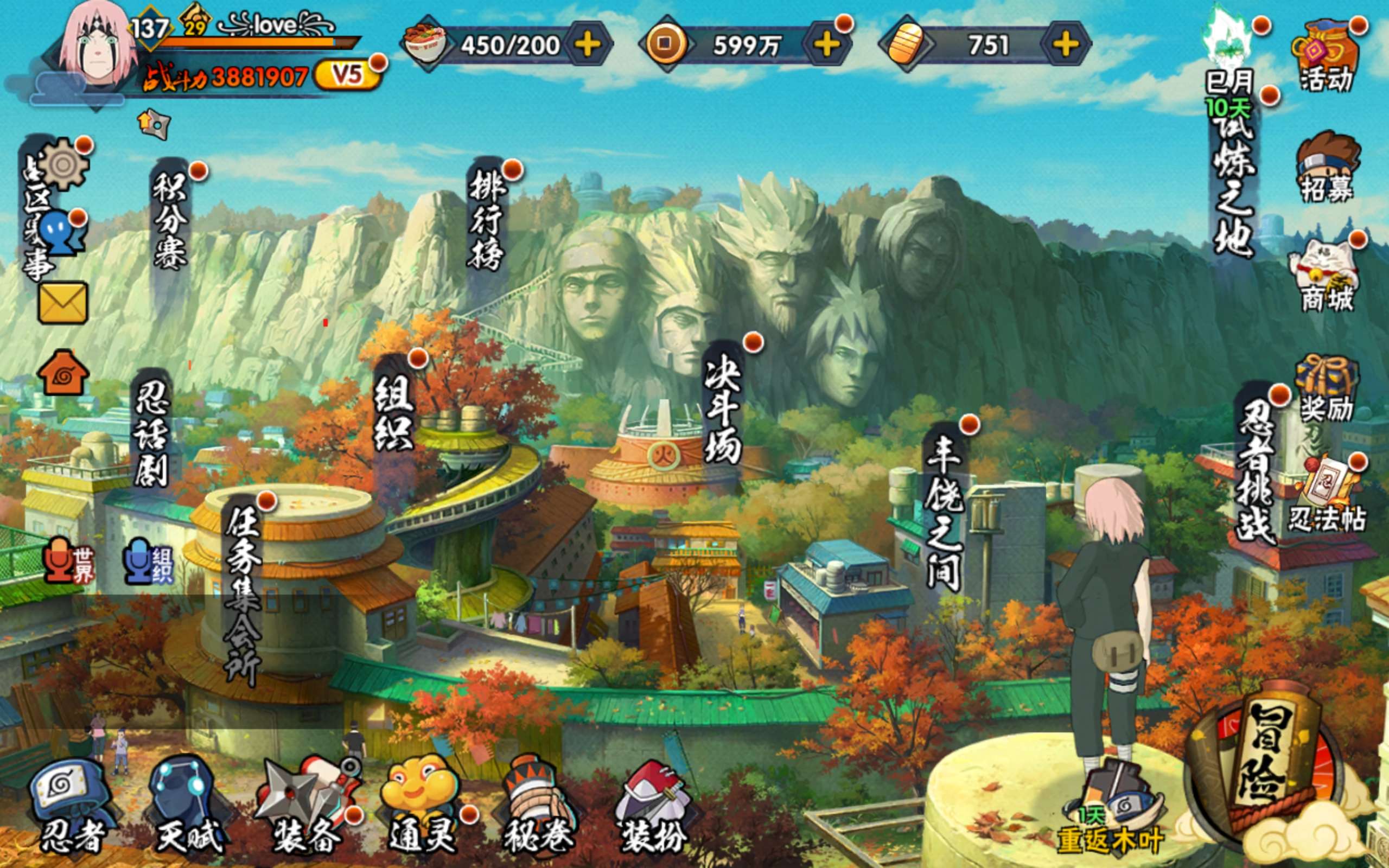Open the 招募 recruit screen

[x=1327, y=168]
